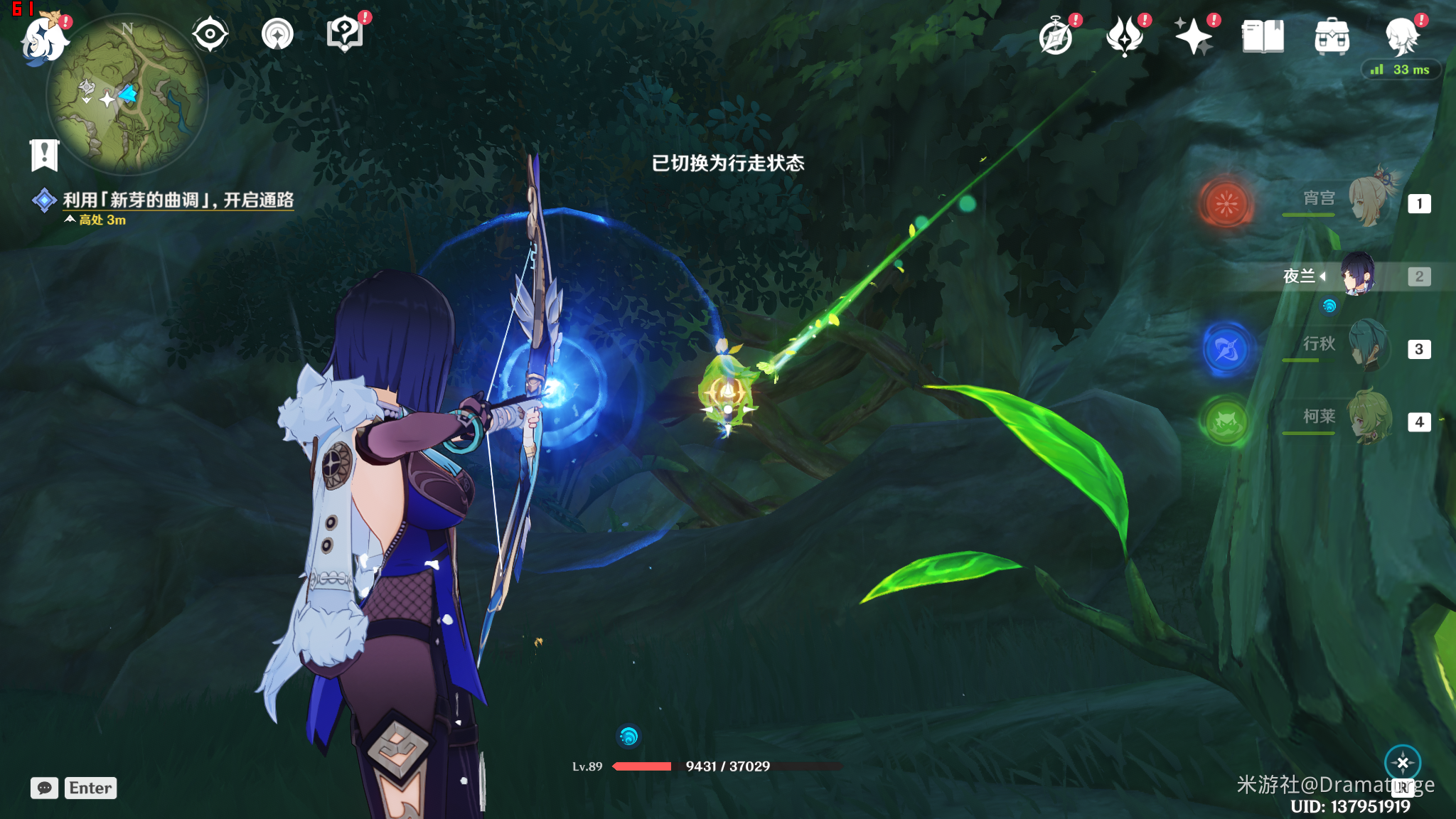This screenshot has width=1456, height=819.
Task: Open the quest navigation compass icon
Action: (277, 34)
